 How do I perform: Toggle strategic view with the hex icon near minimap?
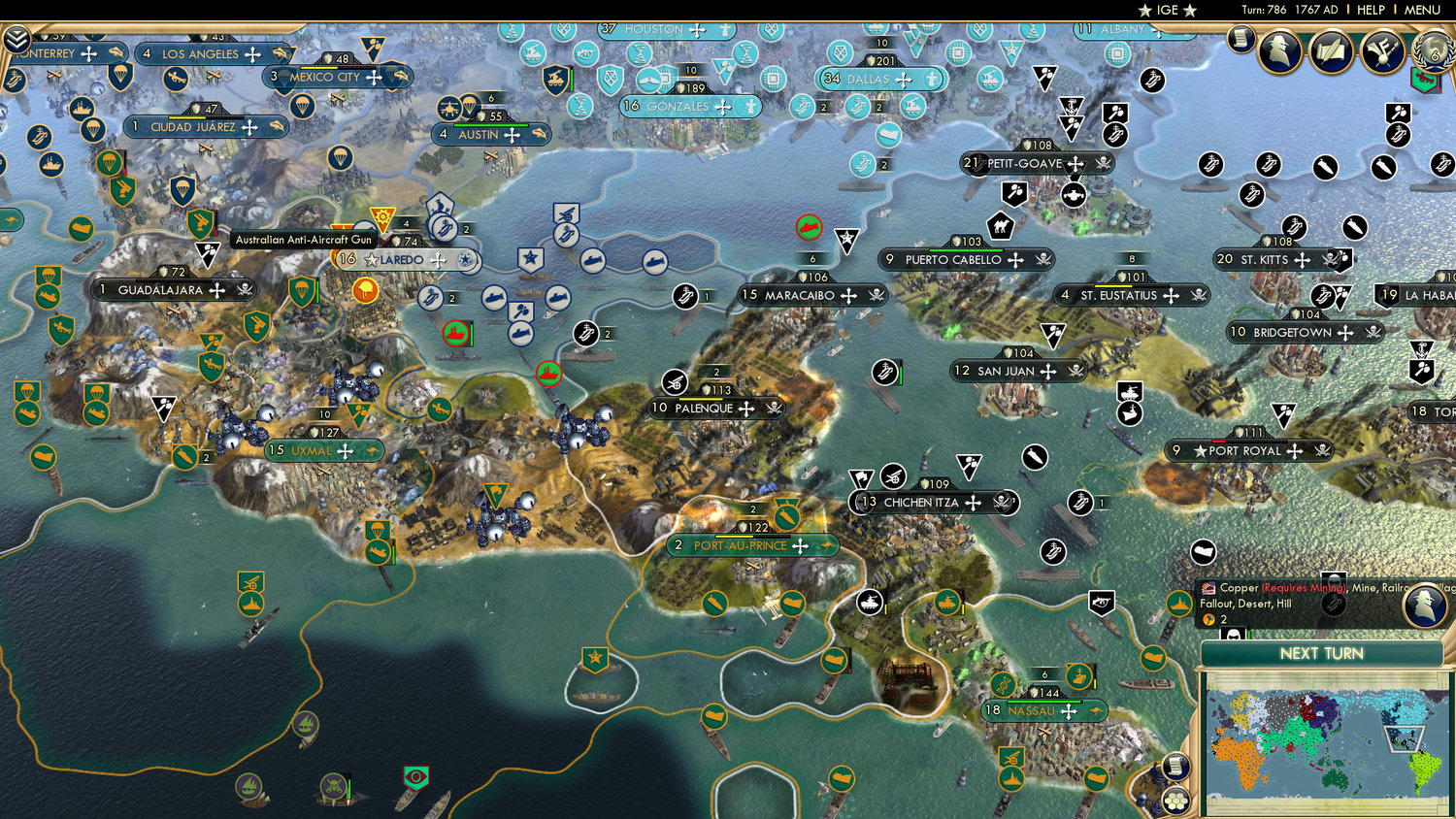[1176, 800]
